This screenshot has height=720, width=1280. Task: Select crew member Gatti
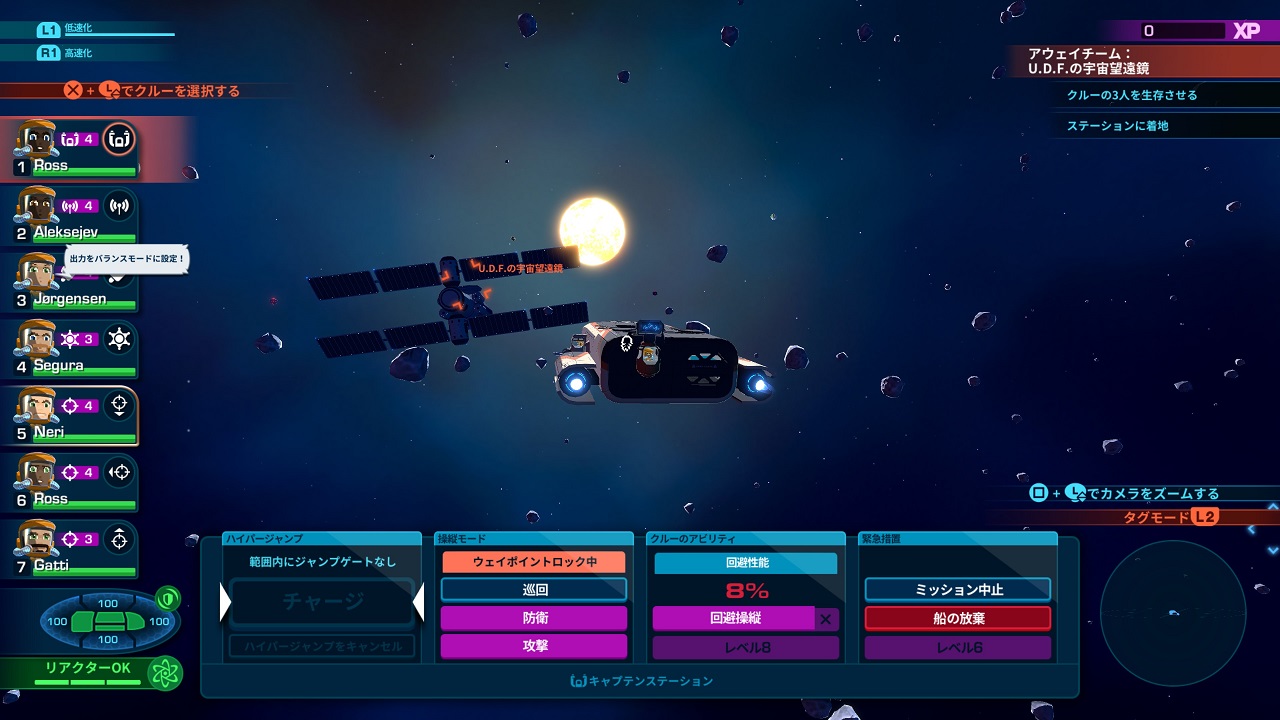click(70, 550)
